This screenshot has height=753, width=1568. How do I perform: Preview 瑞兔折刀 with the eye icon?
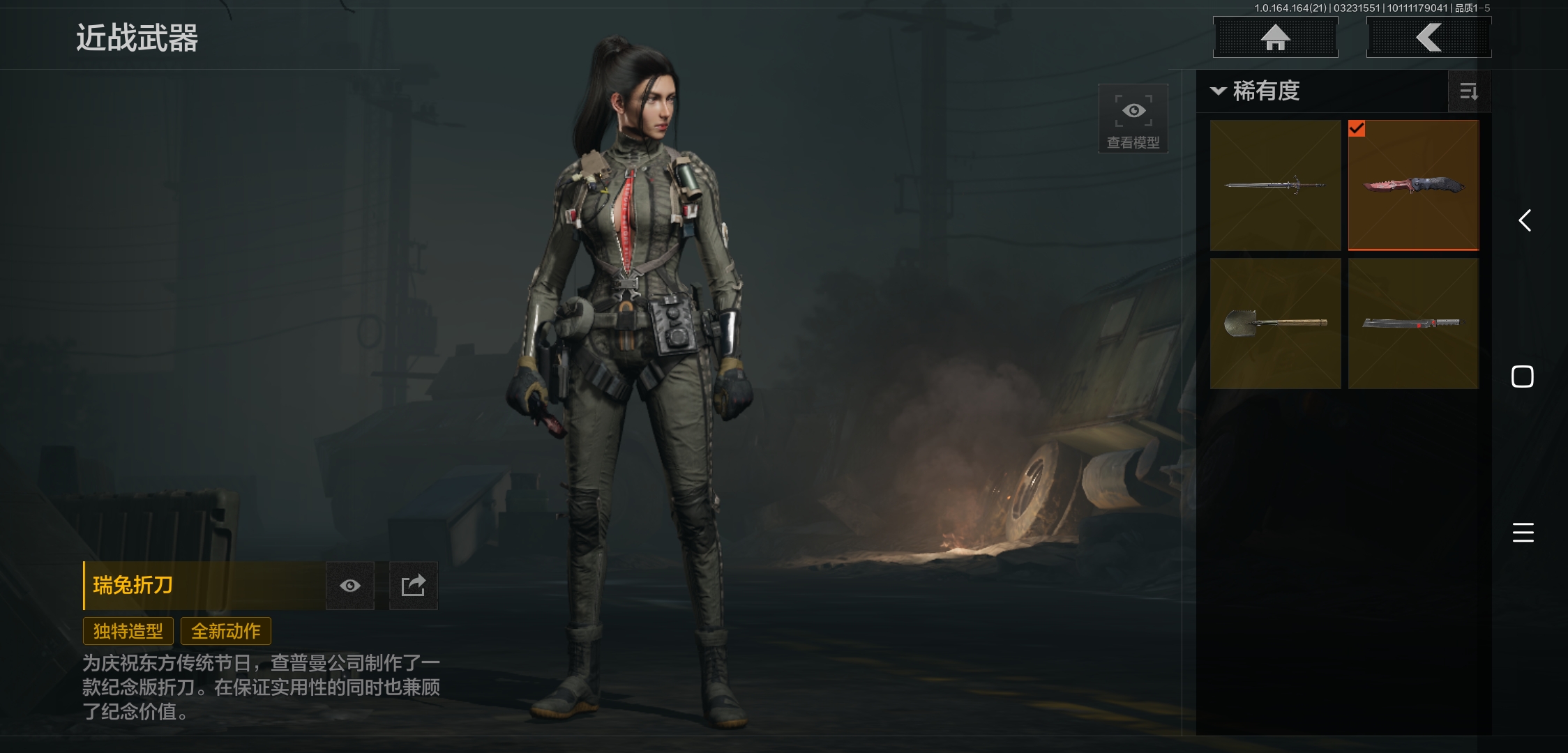[x=350, y=586]
